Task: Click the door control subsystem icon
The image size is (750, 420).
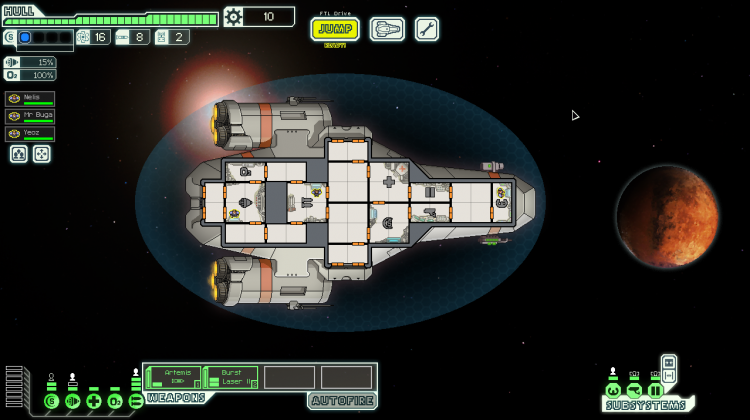Action: point(655,390)
